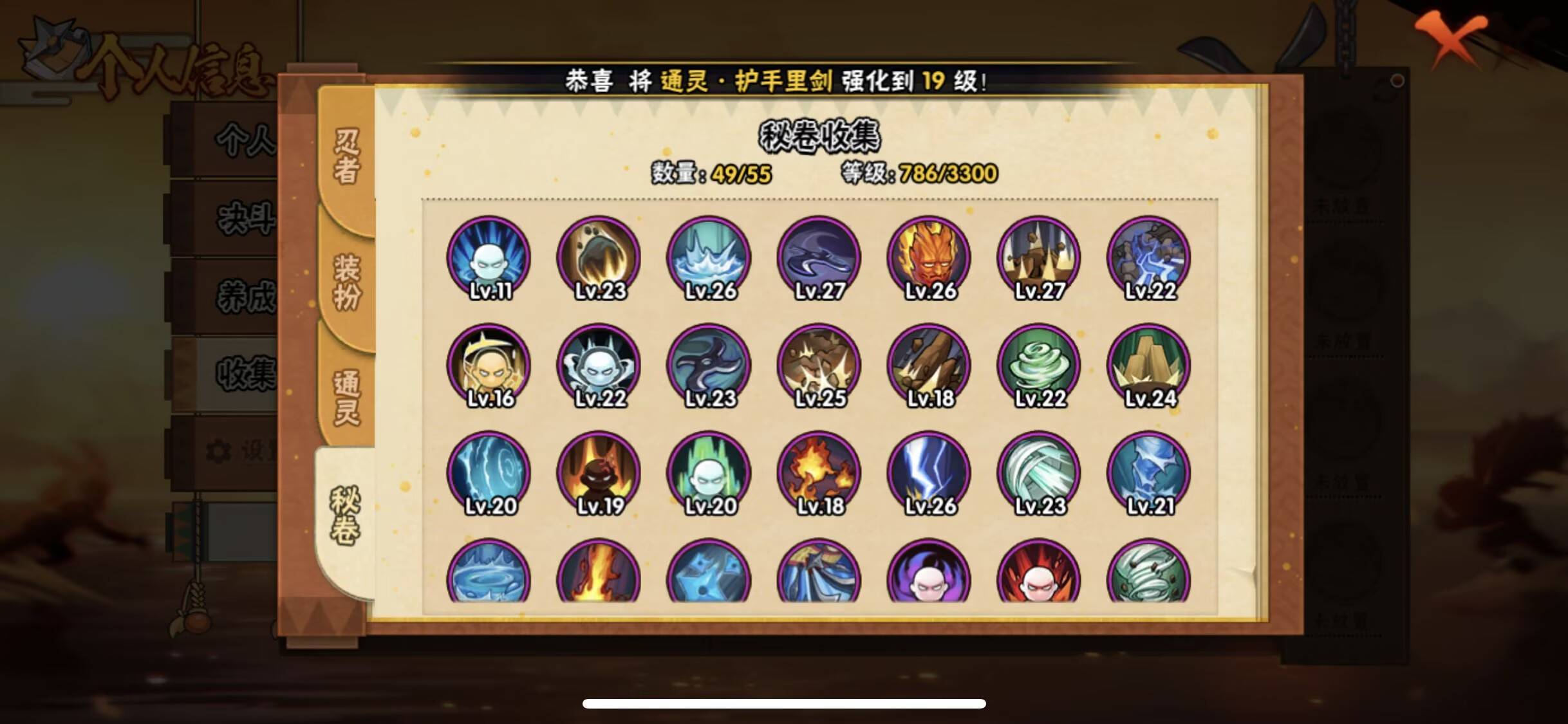Click the Lv.16 golden ninja scroll icon
Viewport: 1568px width, 724px height.
pyautogui.click(x=490, y=365)
